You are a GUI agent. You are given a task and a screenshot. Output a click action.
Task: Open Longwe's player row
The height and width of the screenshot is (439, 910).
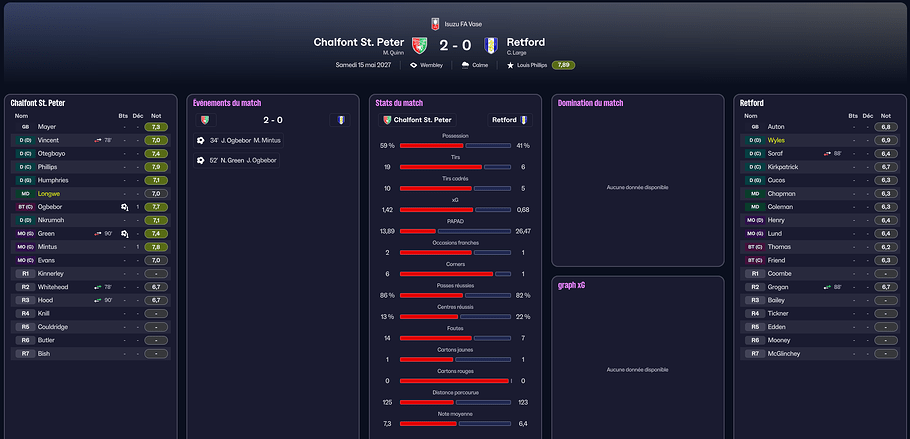pyautogui.click(x=49, y=193)
